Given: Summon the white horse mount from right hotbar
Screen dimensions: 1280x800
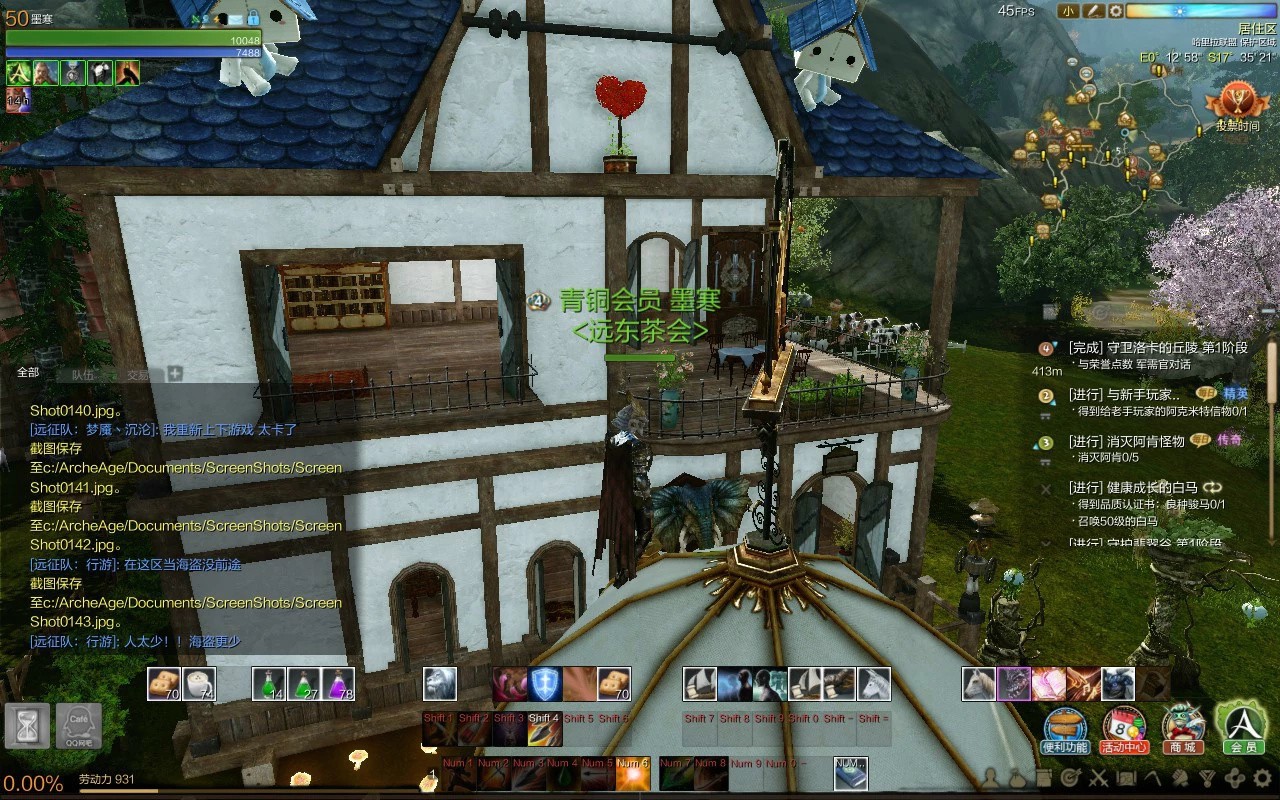Looking at the screenshot, I should click(978, 684).
